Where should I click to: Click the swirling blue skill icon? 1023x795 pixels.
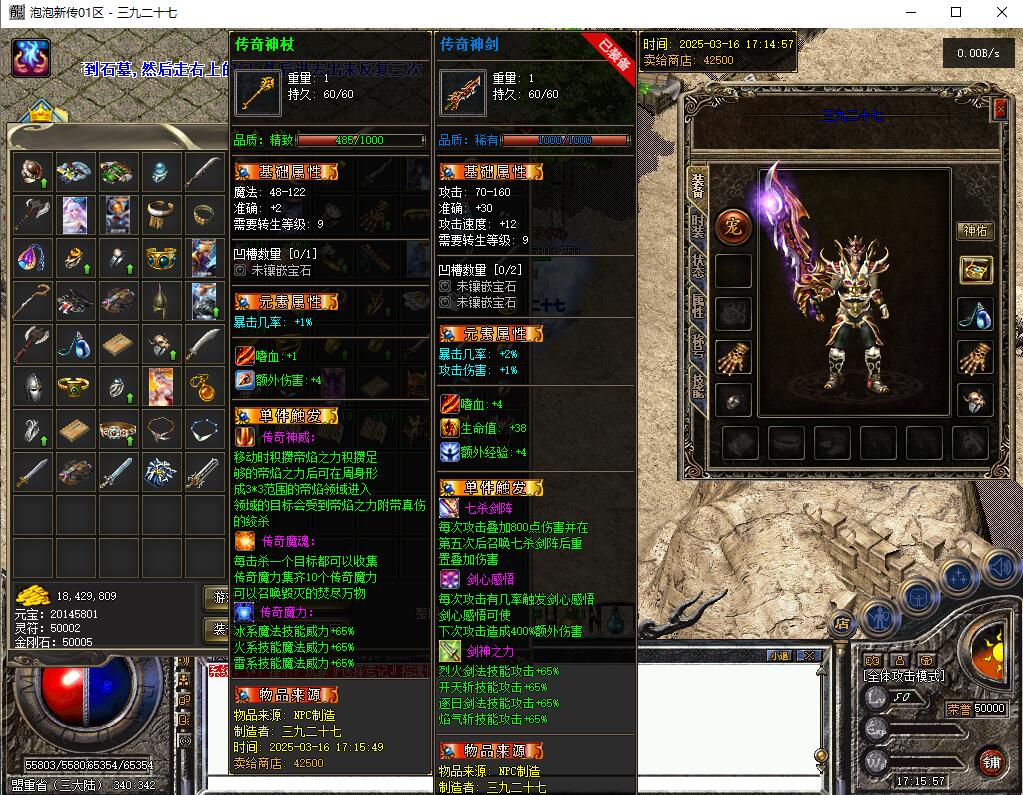tap(31, 58)
